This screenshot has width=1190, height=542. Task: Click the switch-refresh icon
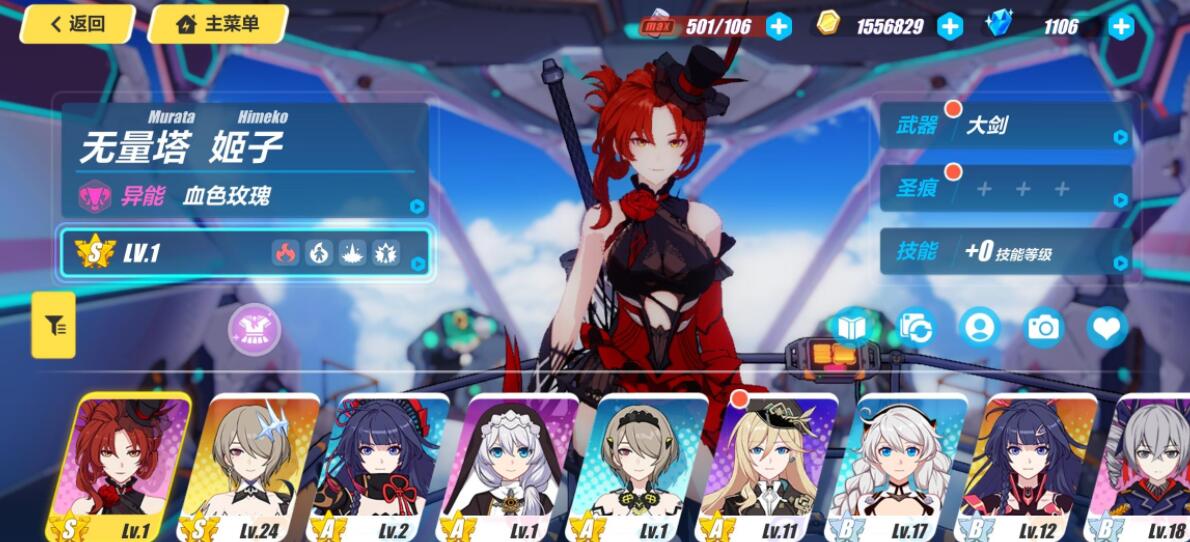pyautogui.click(x=915, y=328)
